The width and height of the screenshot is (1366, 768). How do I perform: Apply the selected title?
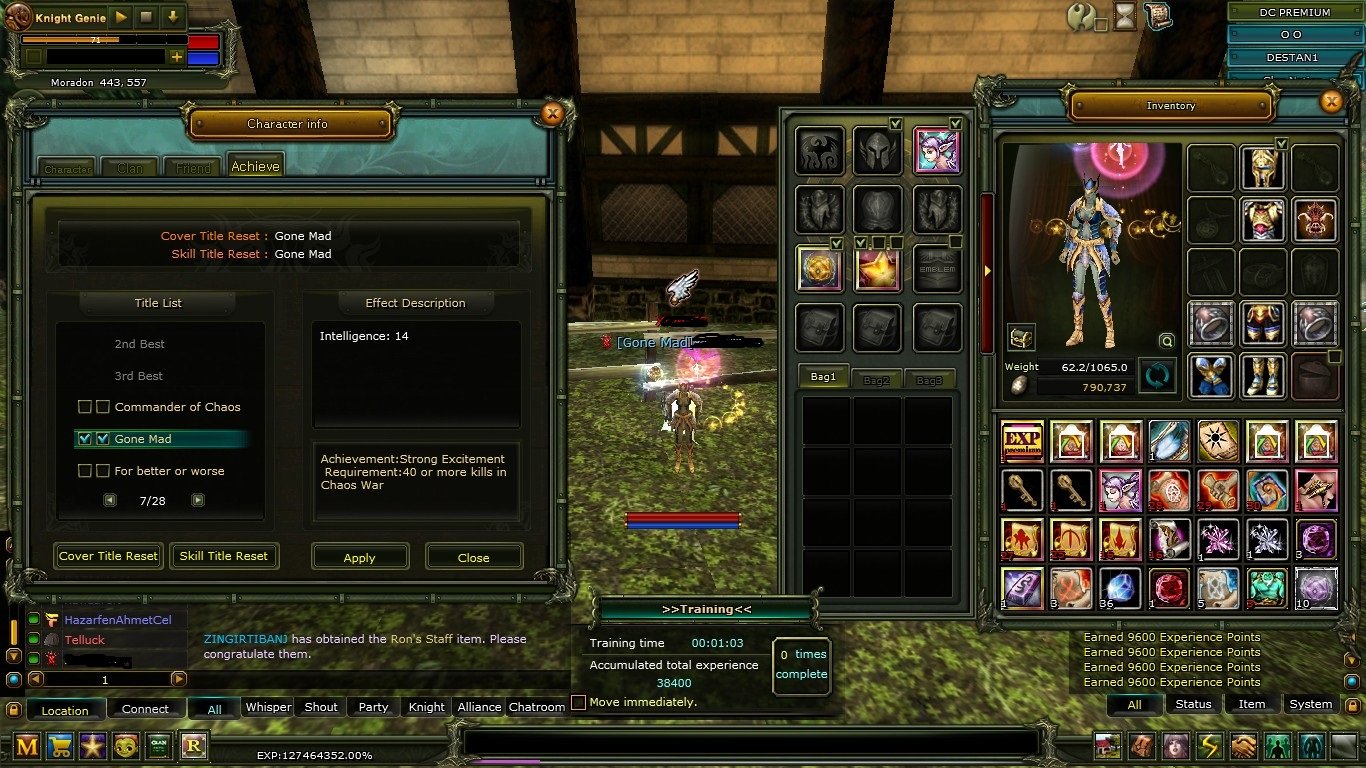[x=360, y=557]
